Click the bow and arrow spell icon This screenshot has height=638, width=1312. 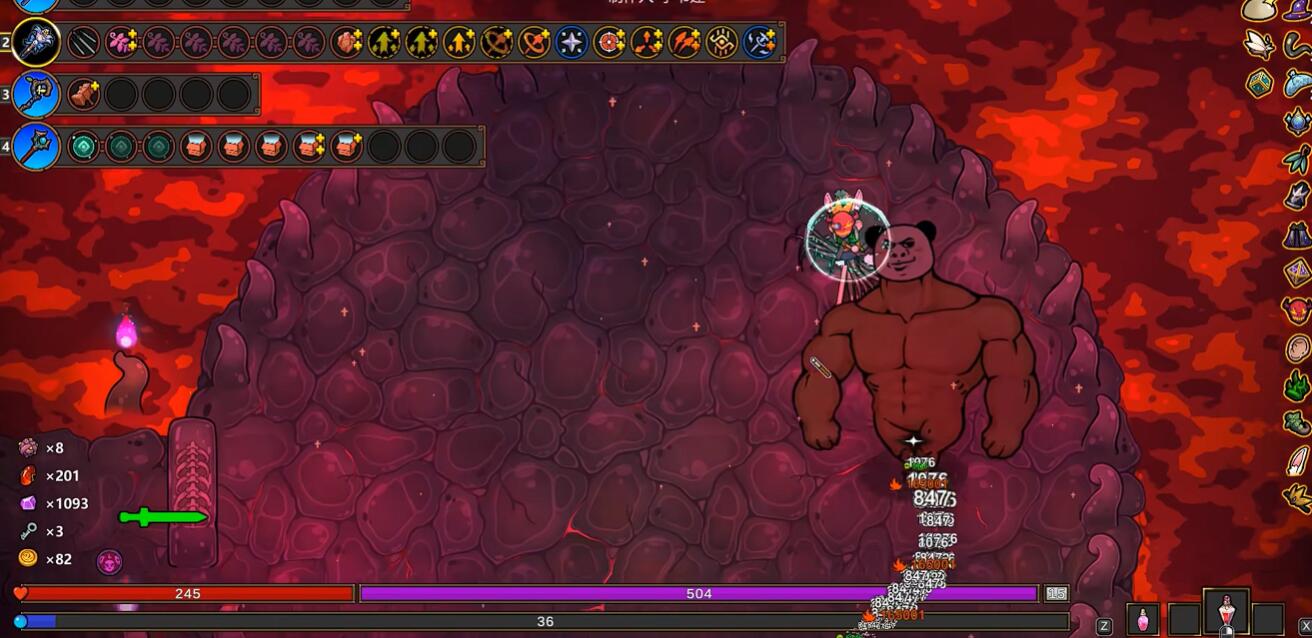pyautogui.click(x=496, y=42)
